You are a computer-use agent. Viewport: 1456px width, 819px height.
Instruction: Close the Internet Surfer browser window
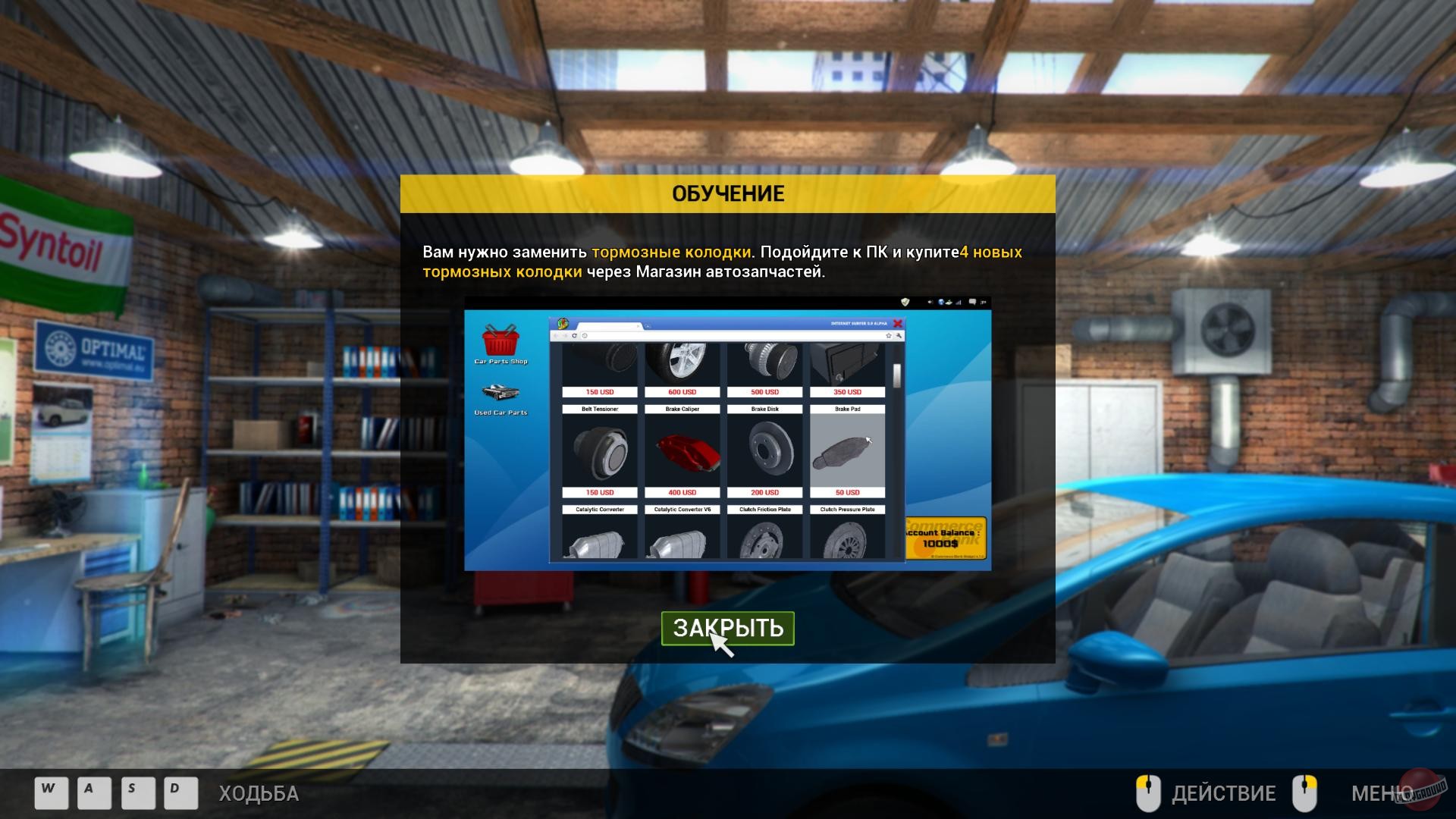[898, 323]
